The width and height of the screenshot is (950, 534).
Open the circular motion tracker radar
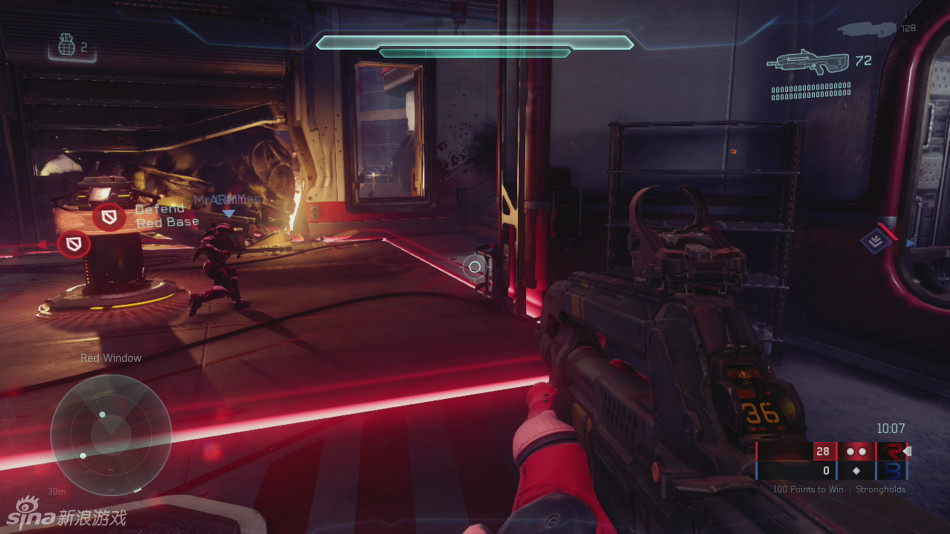point(110,434)
